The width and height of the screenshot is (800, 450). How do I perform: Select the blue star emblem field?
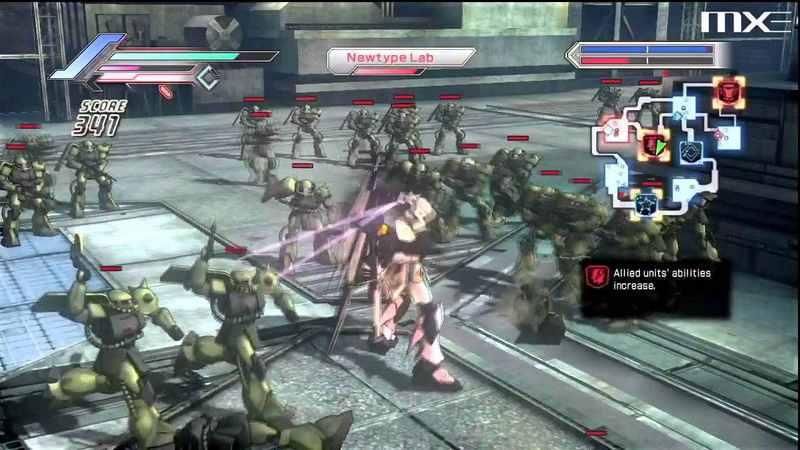coord(645,205)
